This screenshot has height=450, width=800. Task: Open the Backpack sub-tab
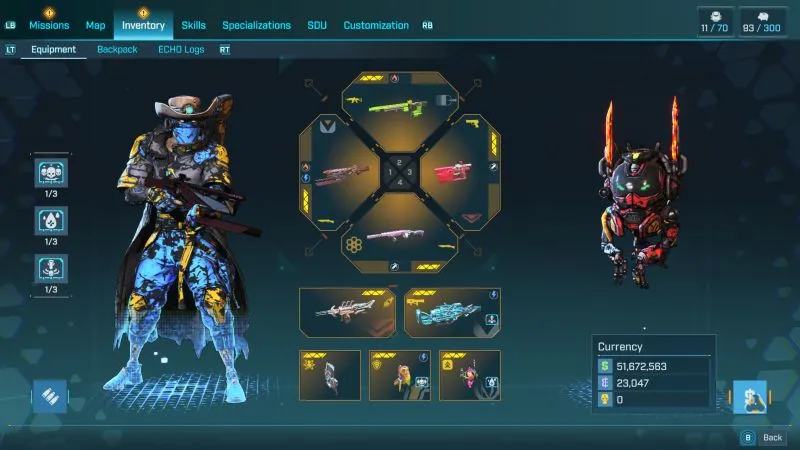pyautogui.click(x=117, y=49)
